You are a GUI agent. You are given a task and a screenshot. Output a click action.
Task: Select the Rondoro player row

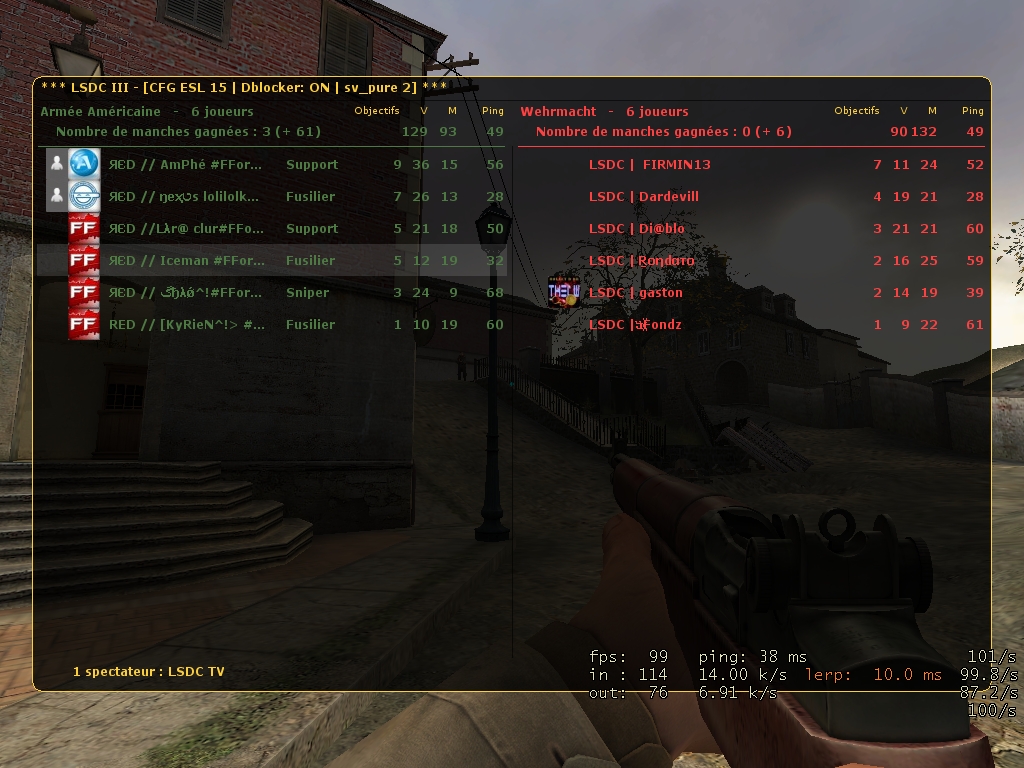(x=750, y=260)
